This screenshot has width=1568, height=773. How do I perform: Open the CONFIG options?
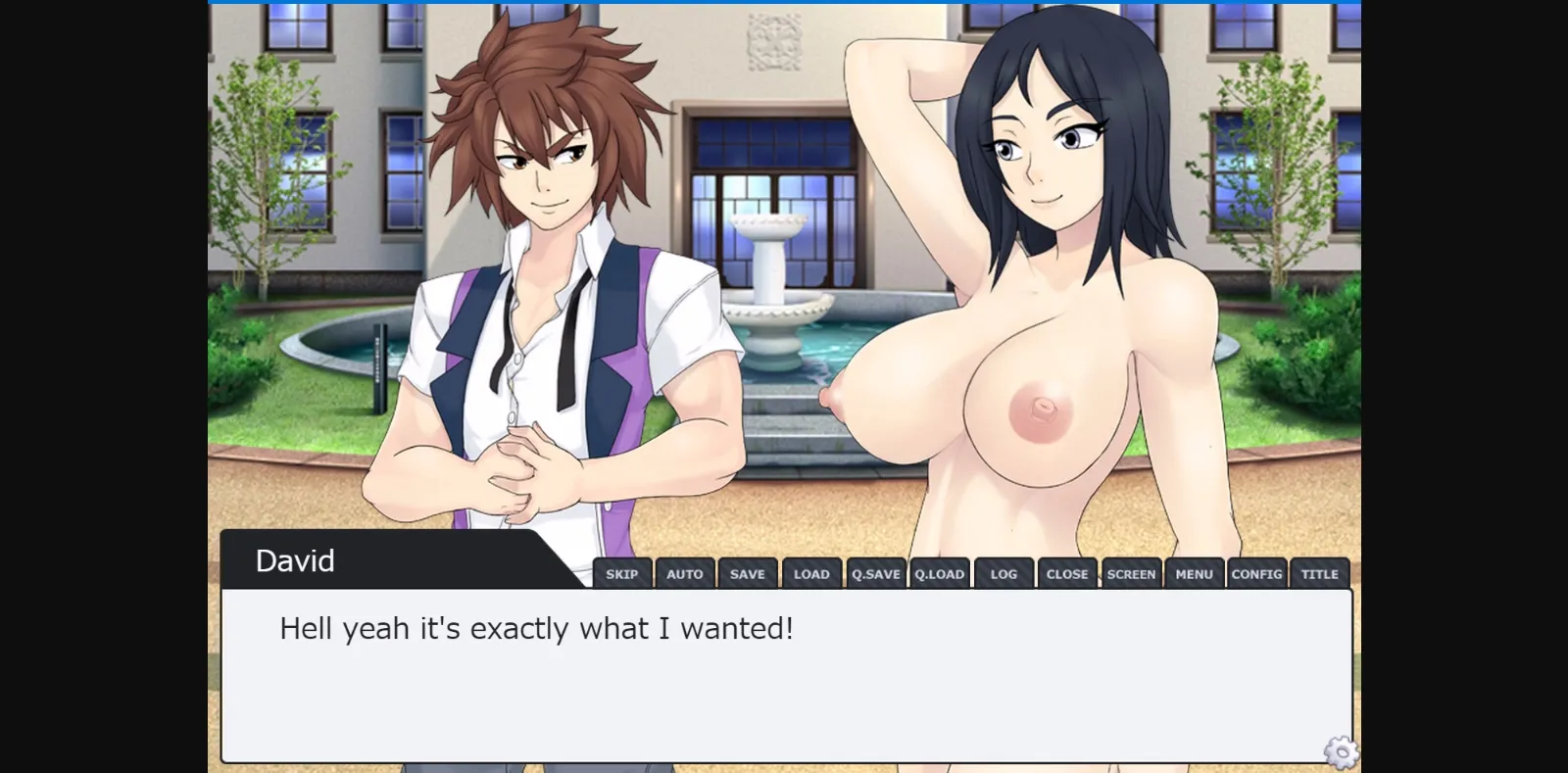coord(1257,573)
